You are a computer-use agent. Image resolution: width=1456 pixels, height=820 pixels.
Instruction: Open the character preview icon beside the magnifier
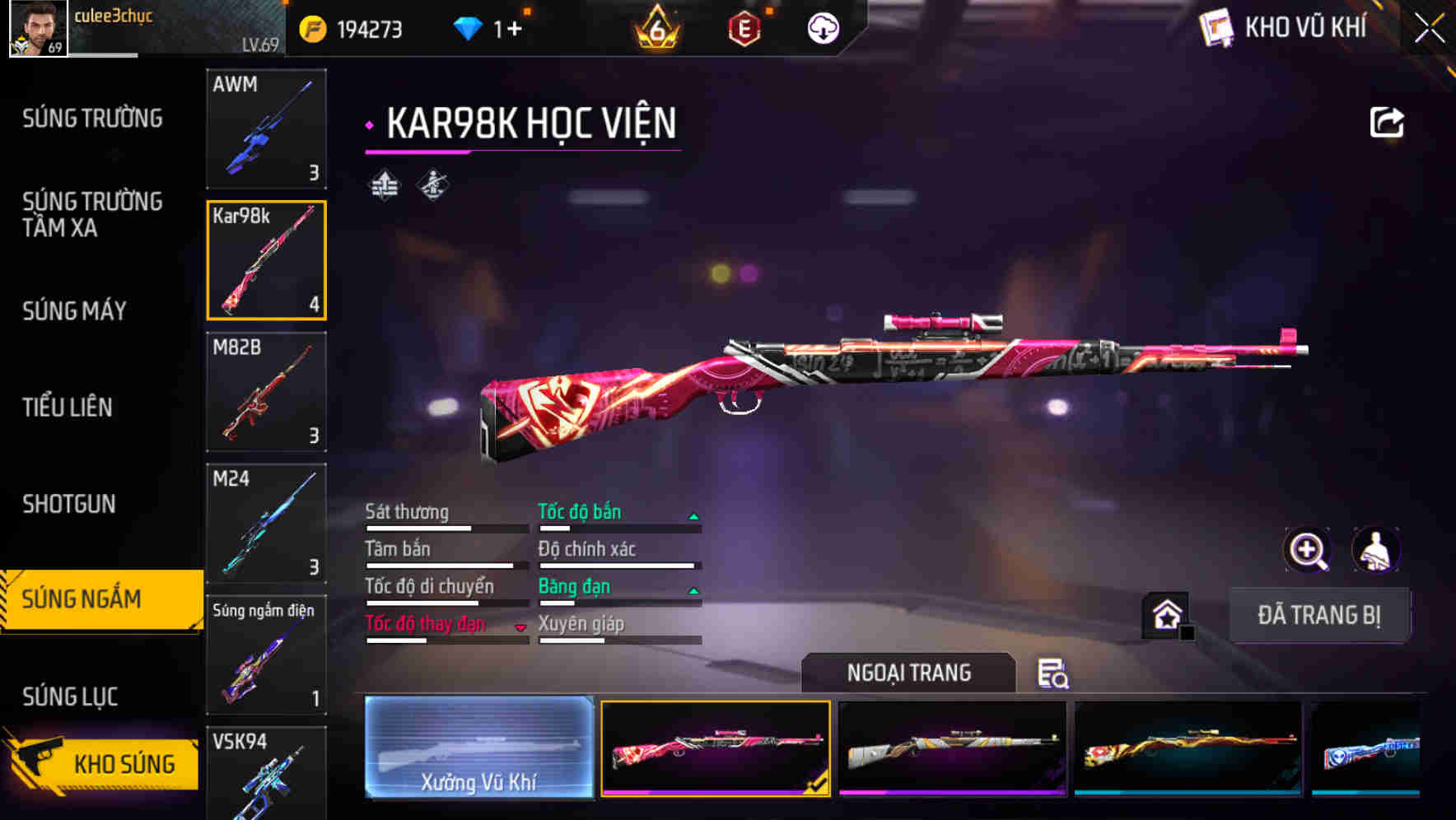1374,549
